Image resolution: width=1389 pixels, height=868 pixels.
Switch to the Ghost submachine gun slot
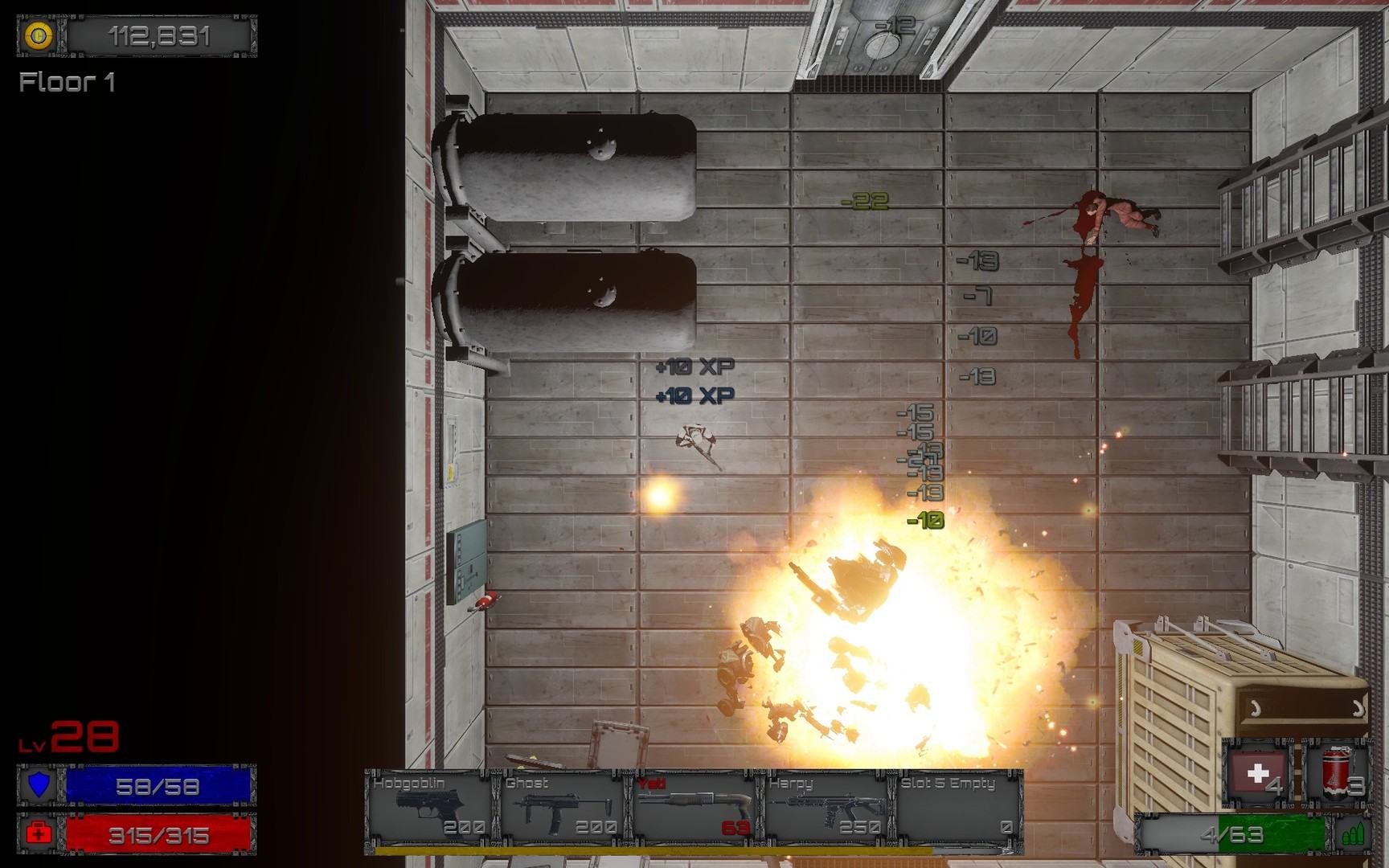[x=562, y=806]
